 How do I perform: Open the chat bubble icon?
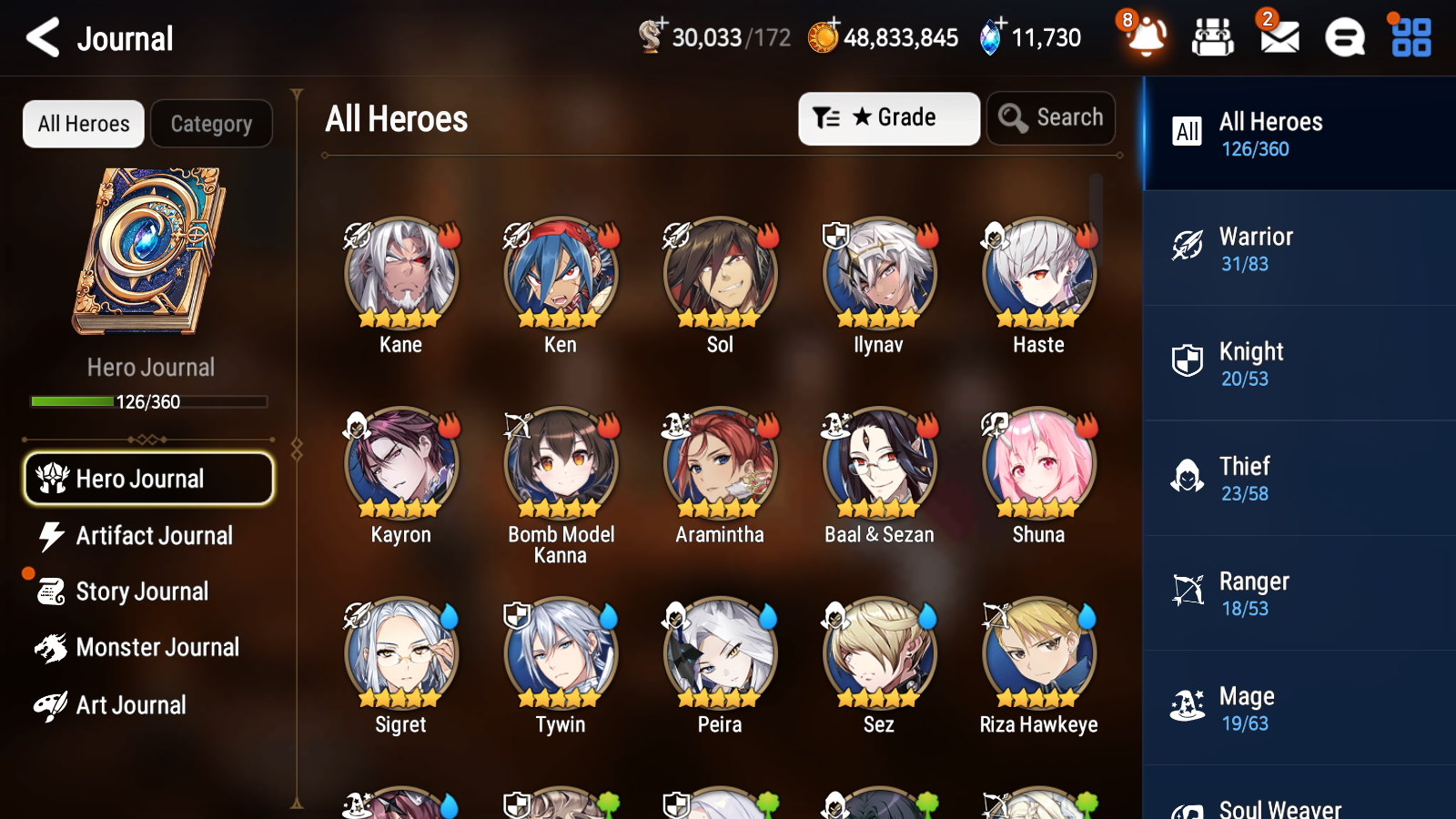tap(1343, 38)
